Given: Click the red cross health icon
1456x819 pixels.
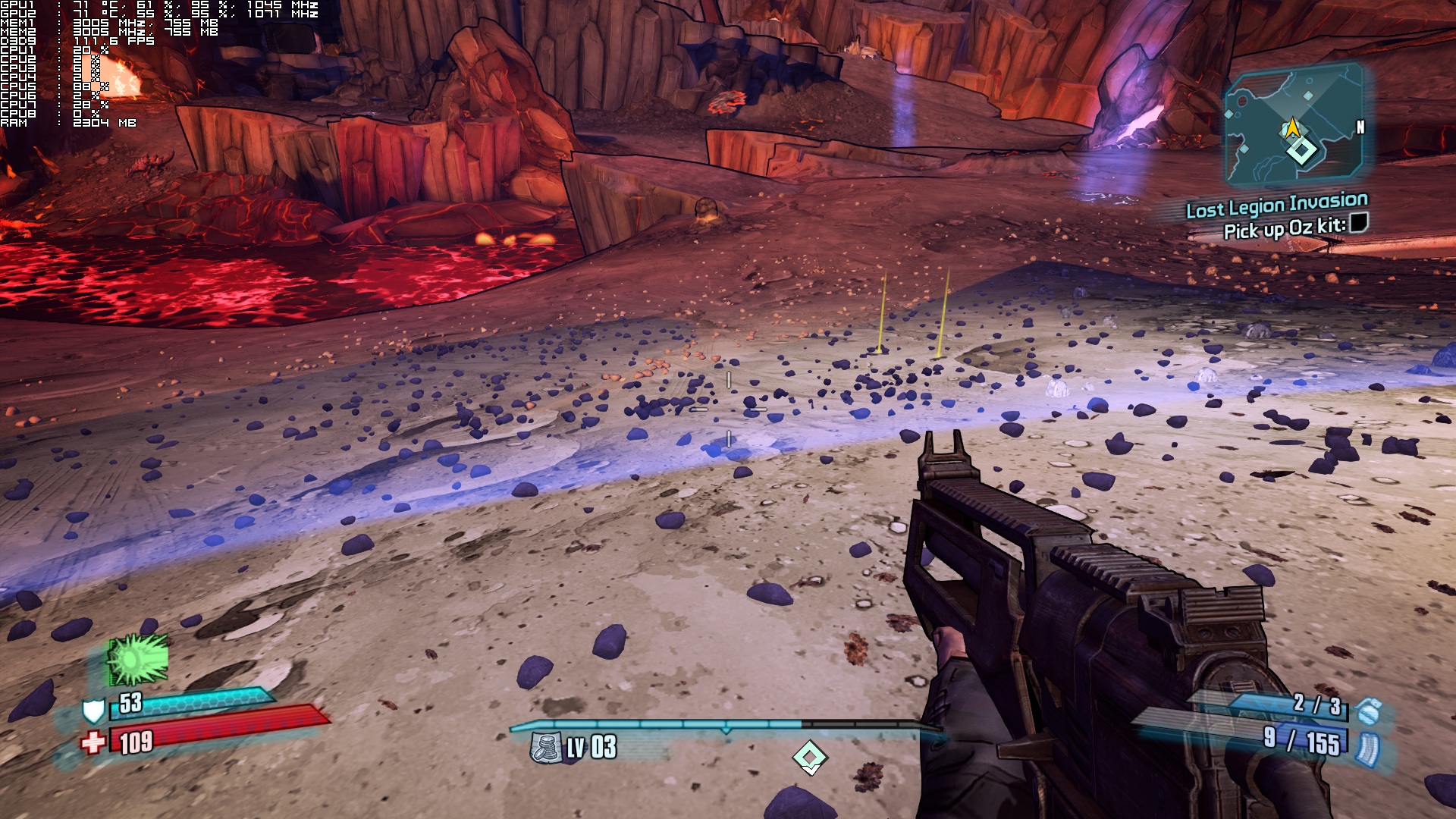Looking at the screenshot, I should [93, 742].
